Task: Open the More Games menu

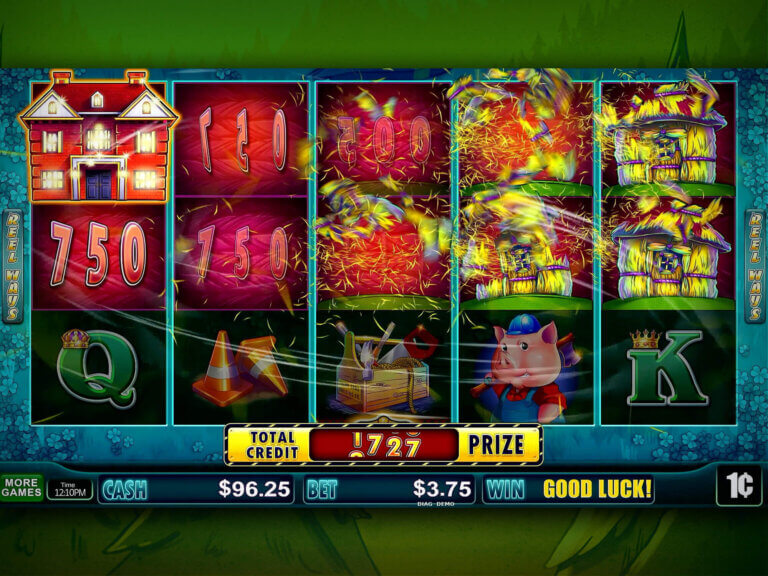Action: (21, 487)
